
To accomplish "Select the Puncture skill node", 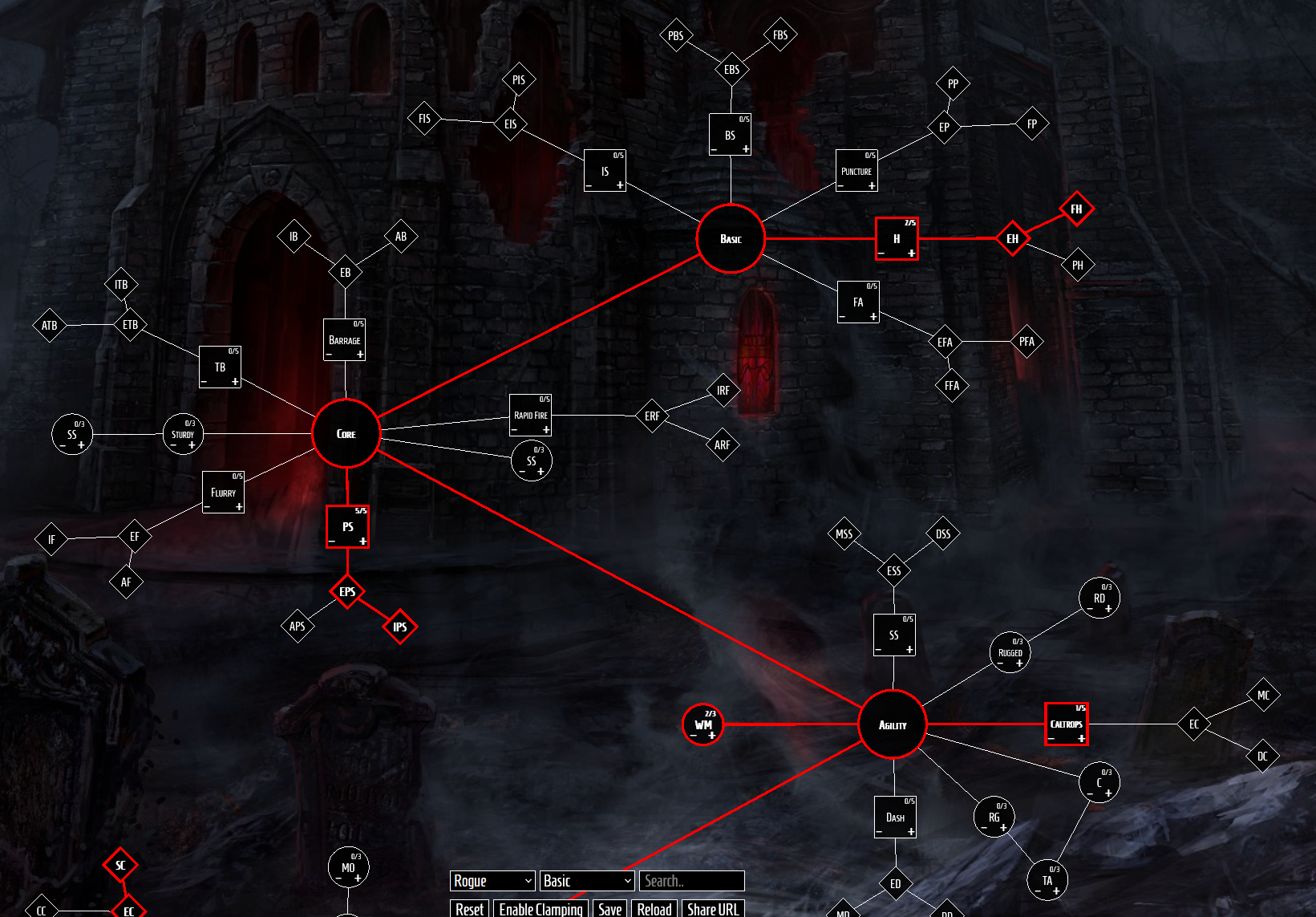I will pyautogui.click(x=856, y=169).
